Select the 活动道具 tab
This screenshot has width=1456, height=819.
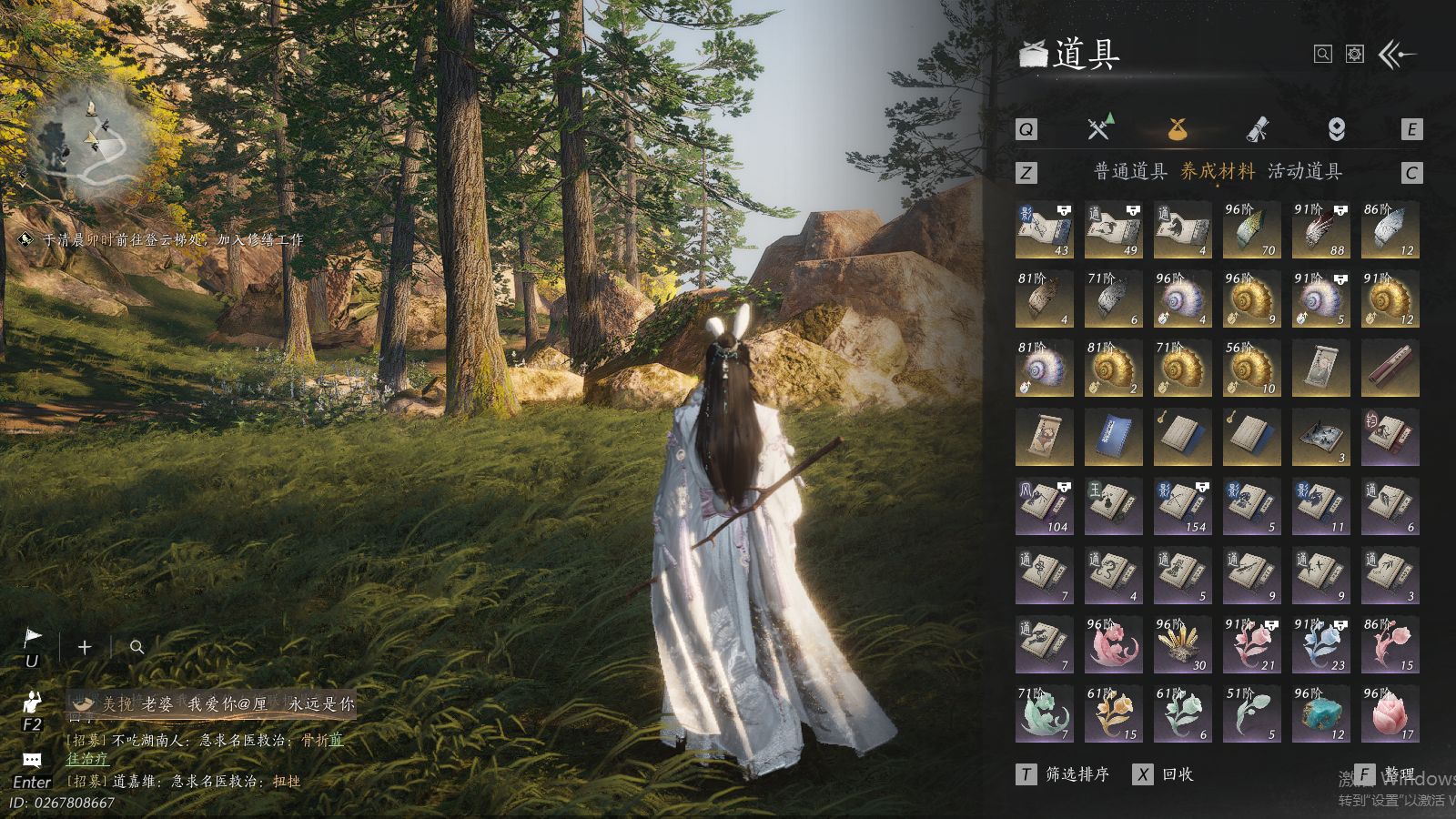coord(1304,171)
